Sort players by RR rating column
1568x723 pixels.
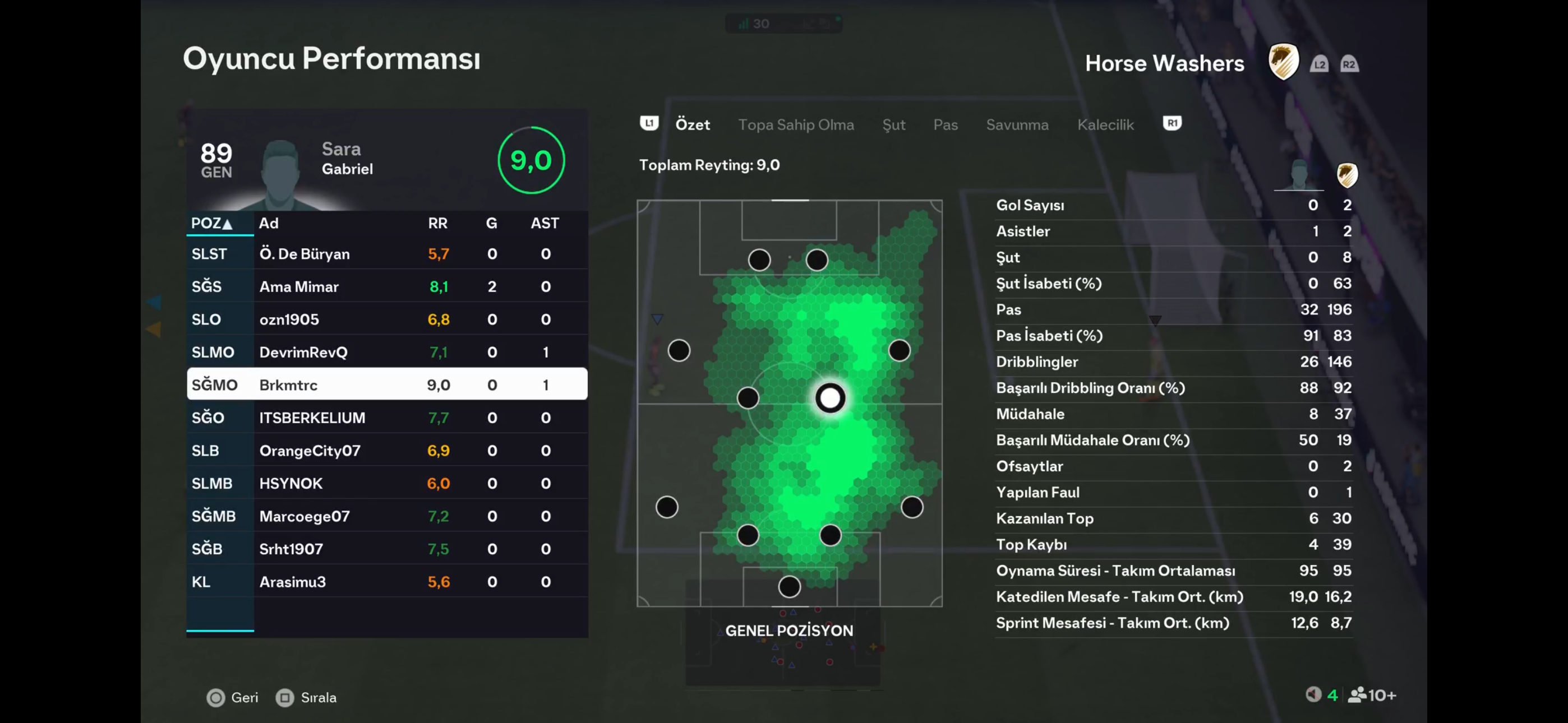coord(437,224)
